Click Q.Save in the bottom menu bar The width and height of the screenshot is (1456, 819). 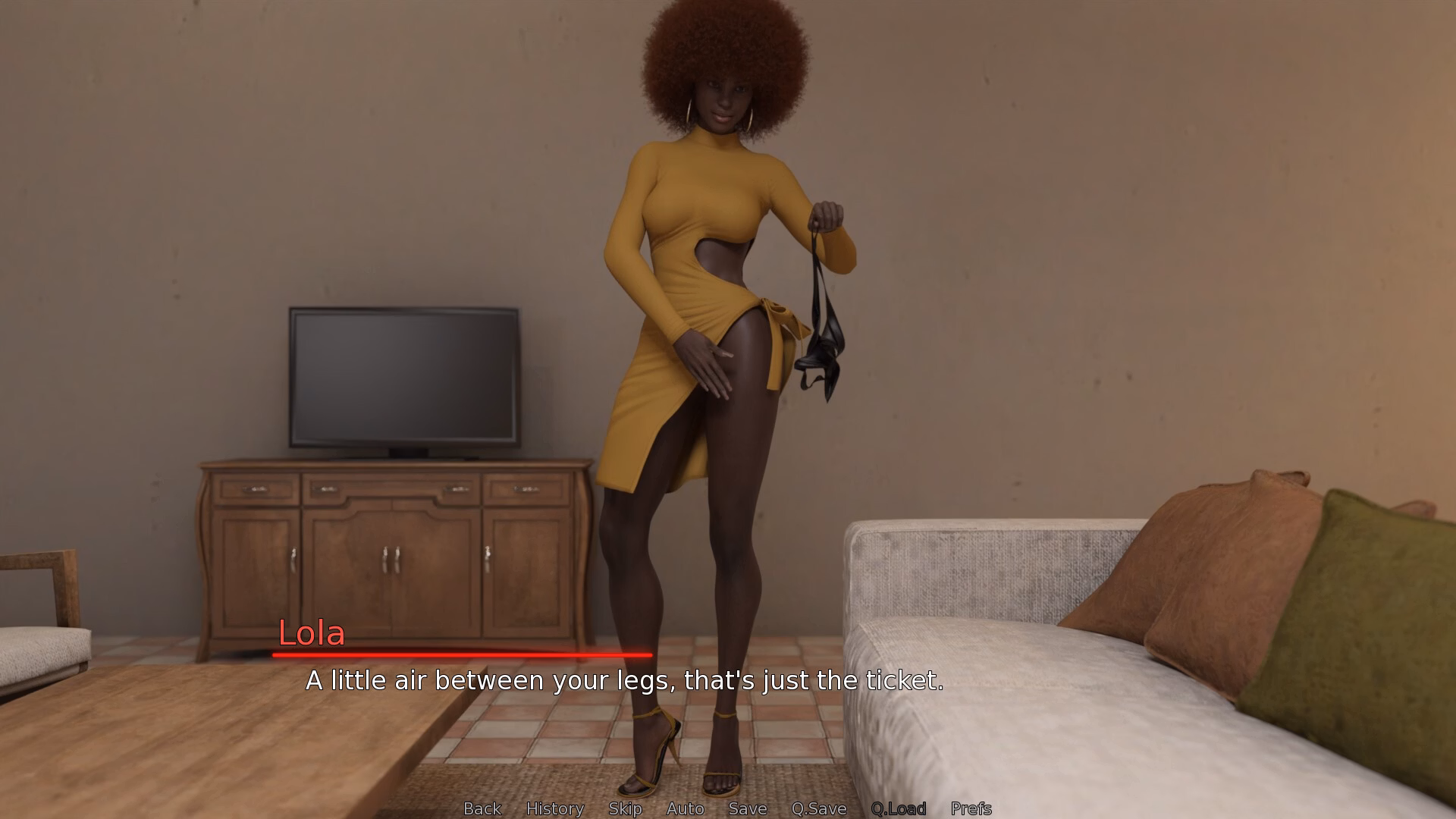(817, 808)
